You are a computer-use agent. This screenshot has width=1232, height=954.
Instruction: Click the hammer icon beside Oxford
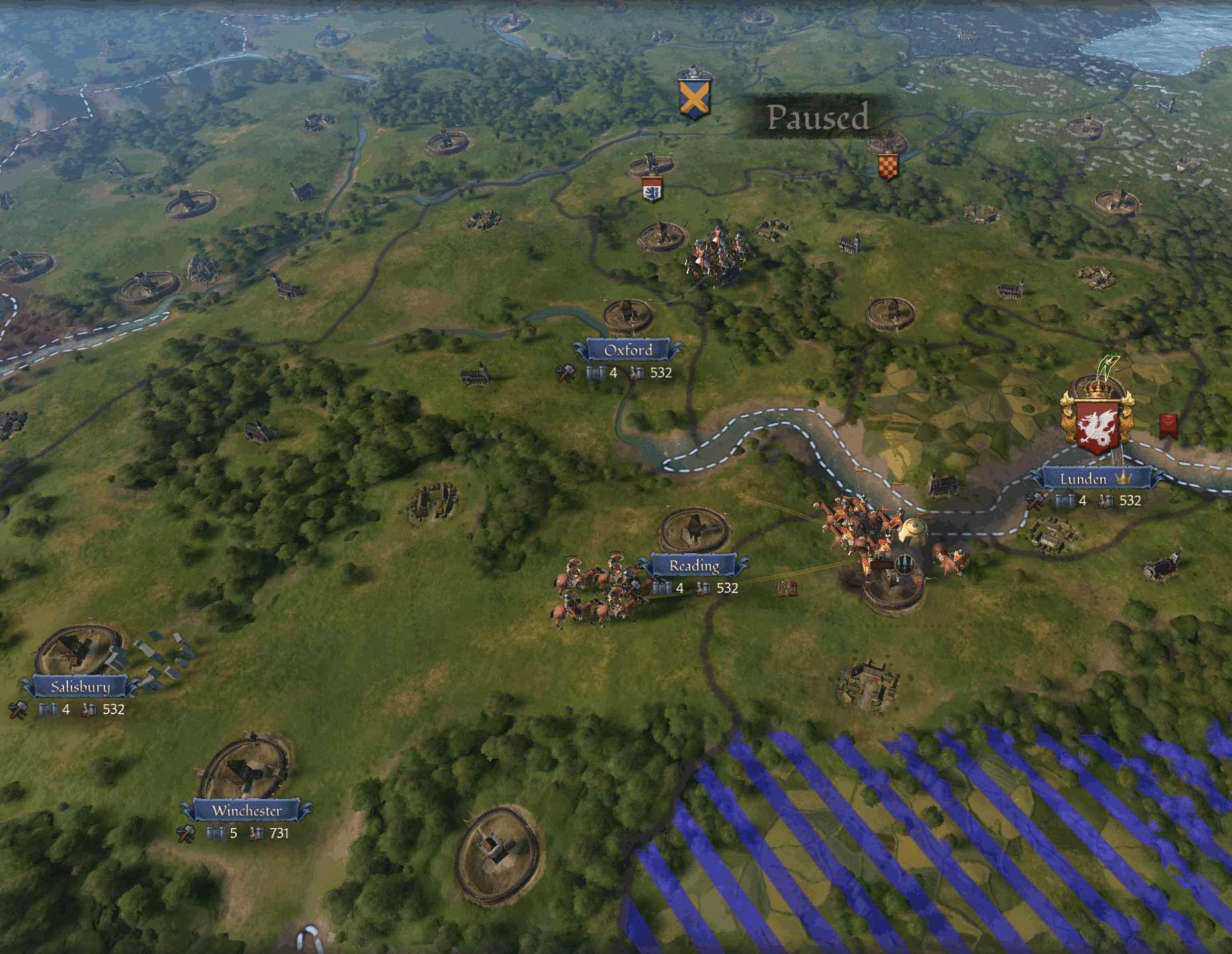565,373
